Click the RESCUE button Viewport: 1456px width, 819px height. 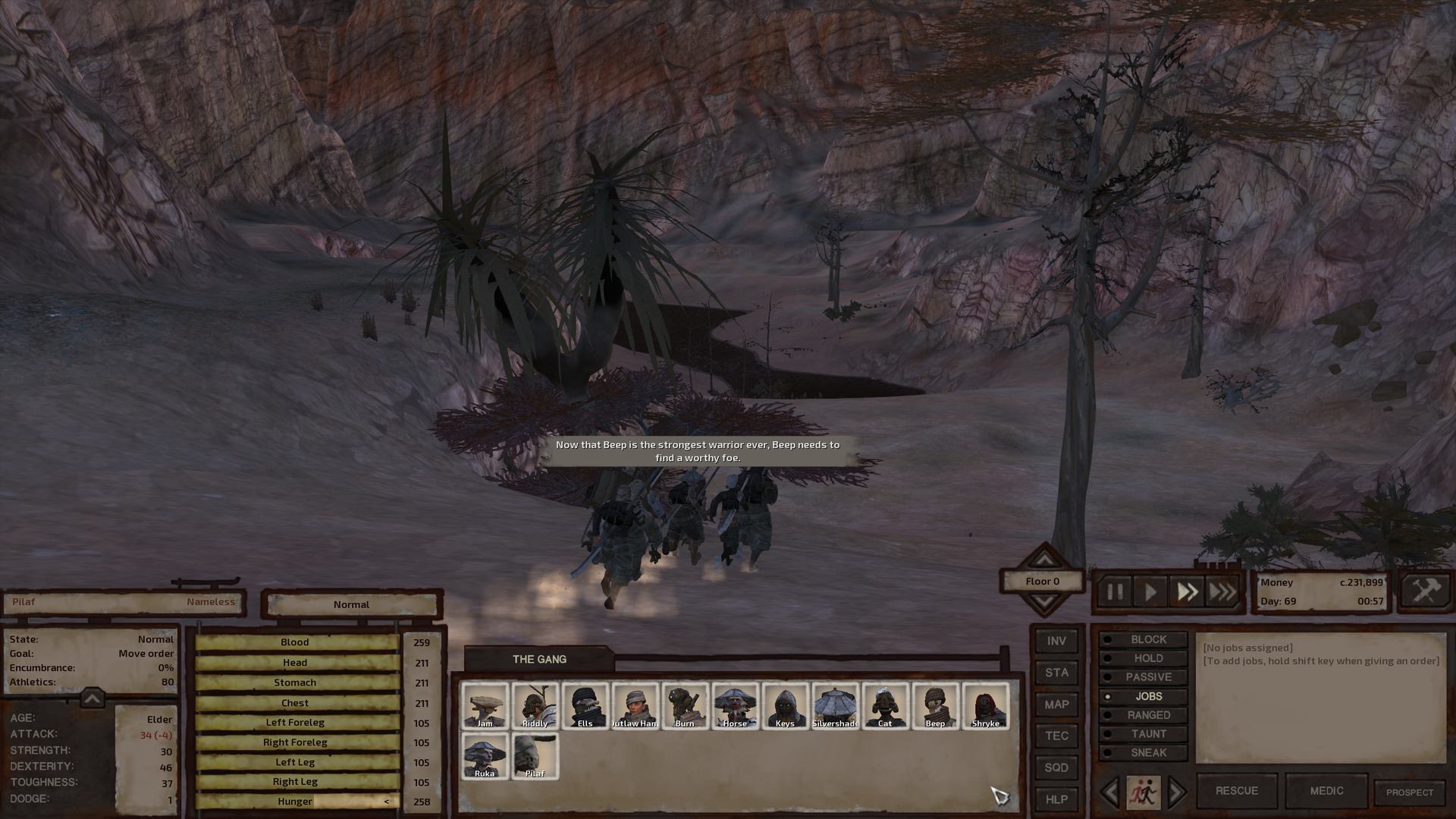1236,791
